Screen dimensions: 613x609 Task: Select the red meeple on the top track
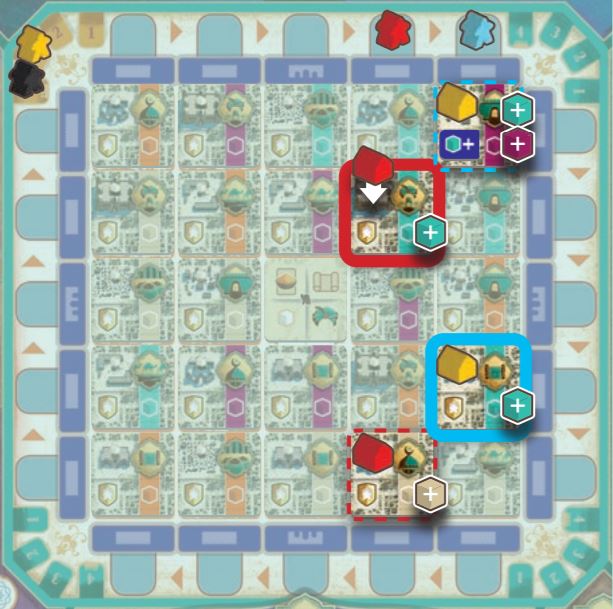391,29
